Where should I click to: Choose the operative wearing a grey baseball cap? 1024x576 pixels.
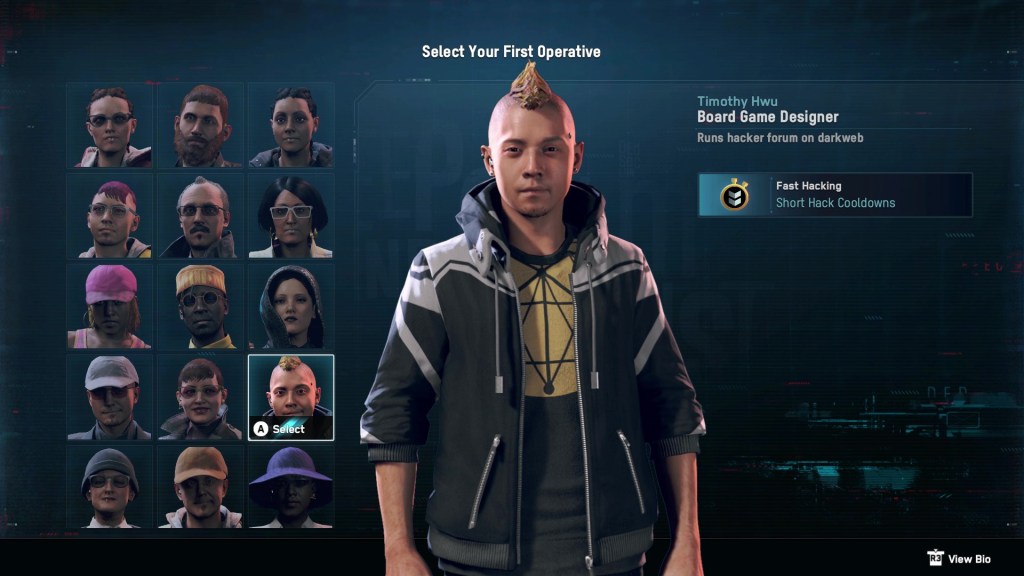[110, 397]
